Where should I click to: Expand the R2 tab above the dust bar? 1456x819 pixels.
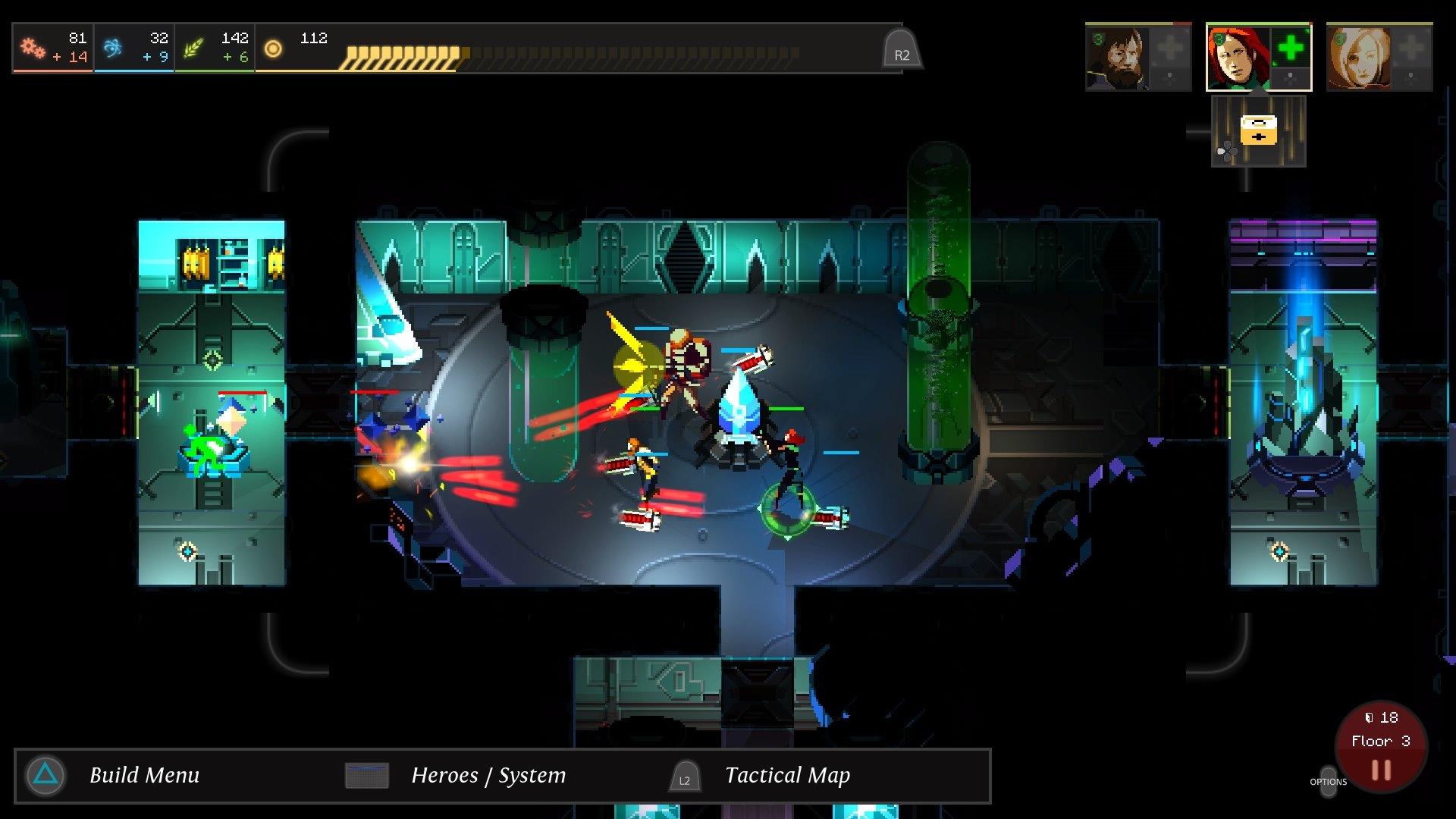(901, 50)
